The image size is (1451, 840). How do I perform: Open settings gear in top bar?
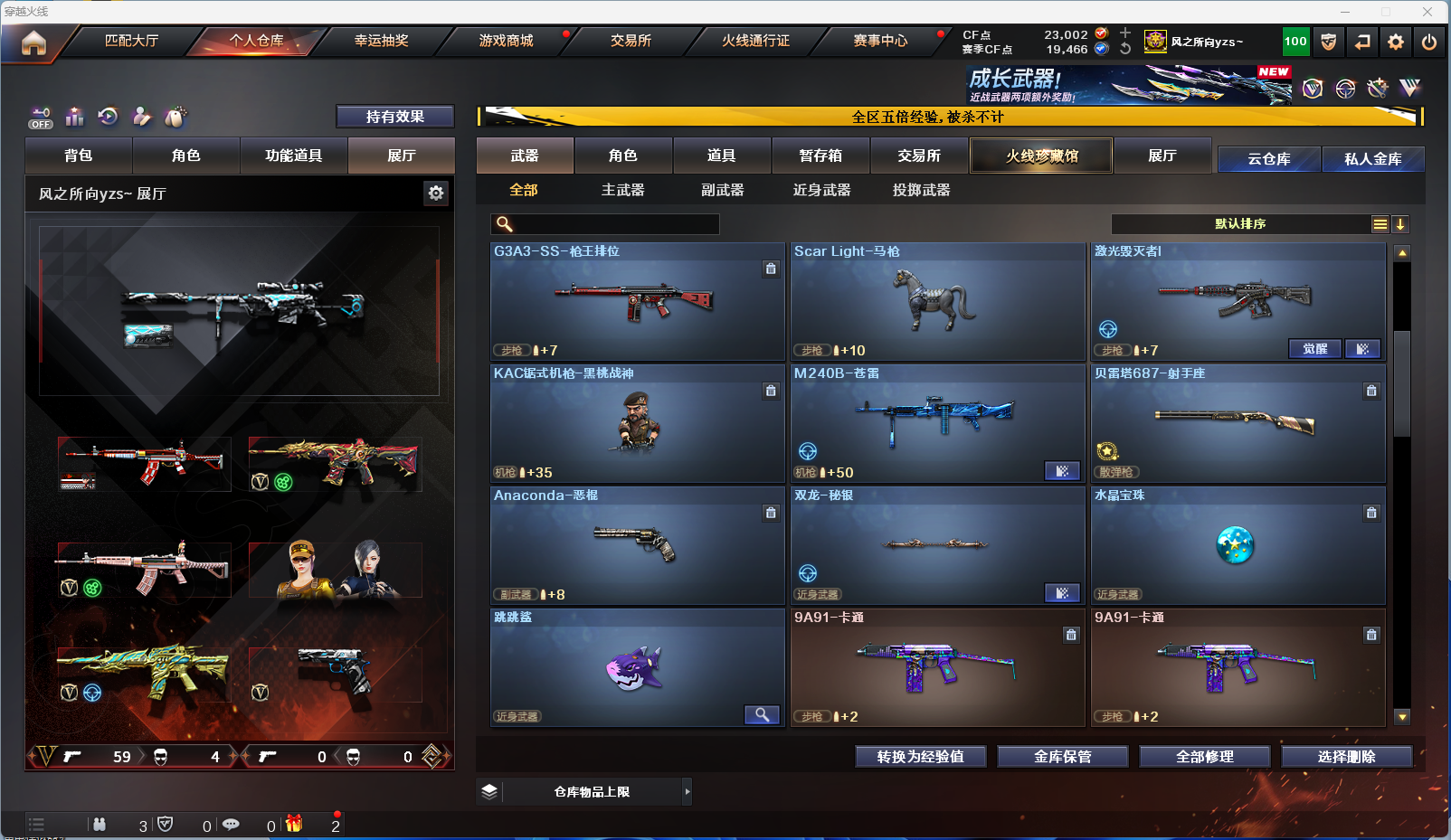click(1396, 42)
